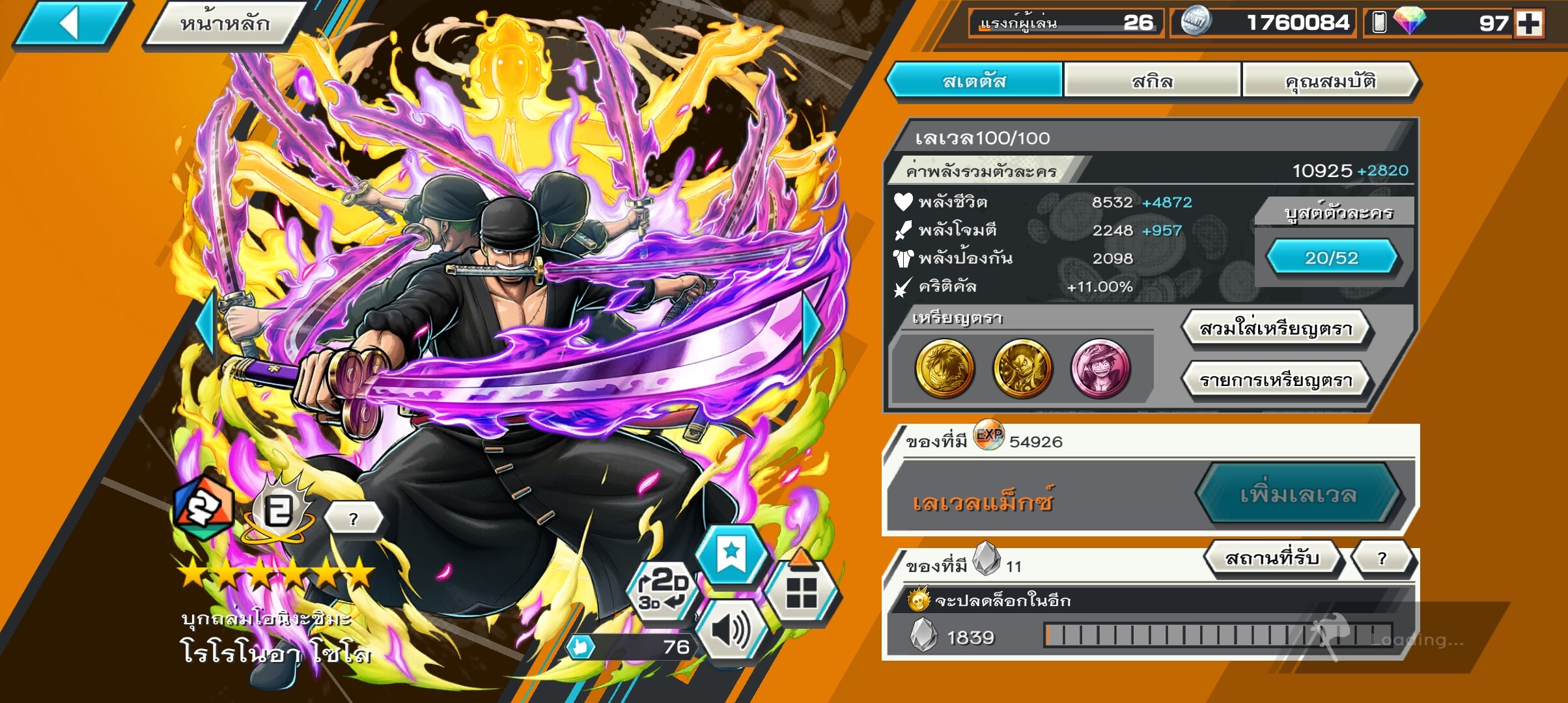Tap the bookmark star favorite icon
The height and width of the screenshot is (703, 1568).
tap(731, 555)
